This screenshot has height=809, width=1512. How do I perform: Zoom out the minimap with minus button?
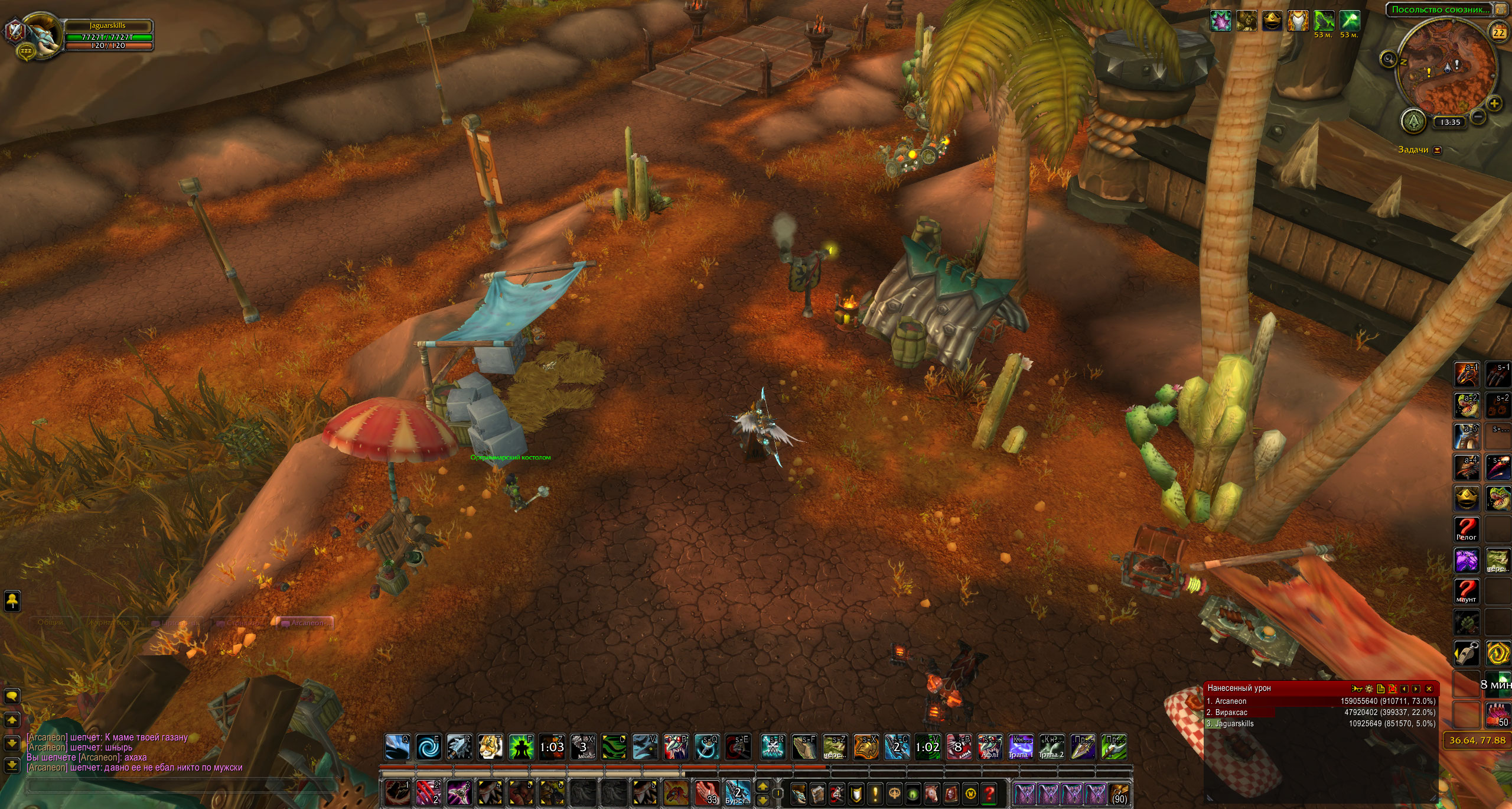click(1477, 116)
